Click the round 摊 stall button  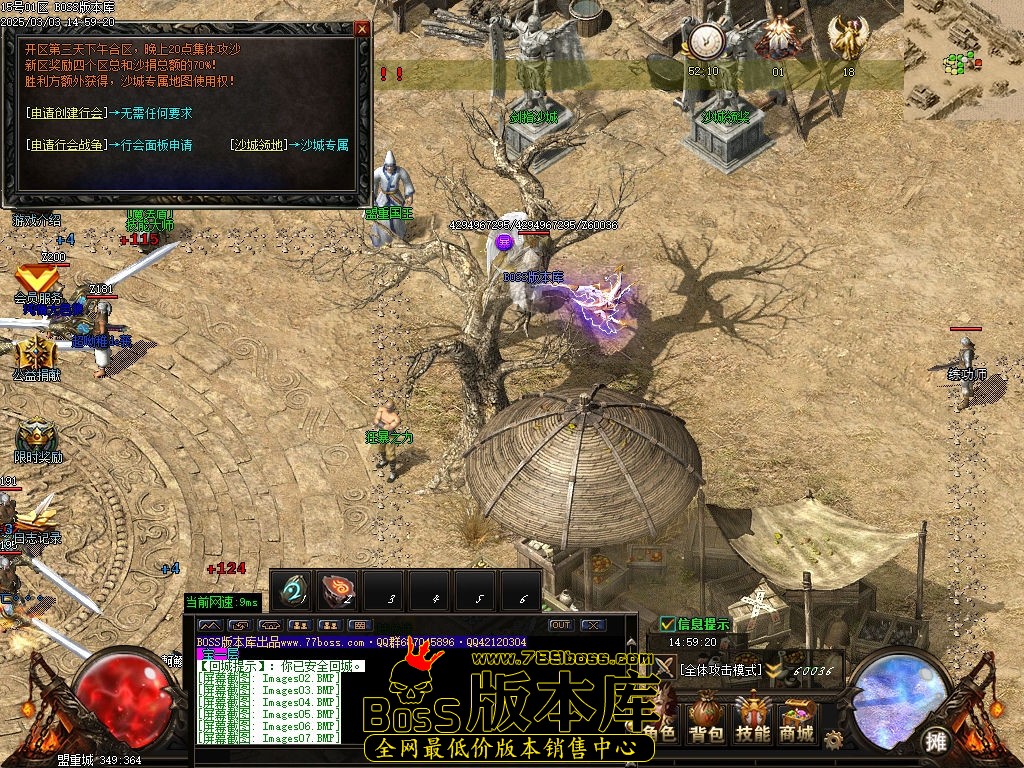pos(936,741)
